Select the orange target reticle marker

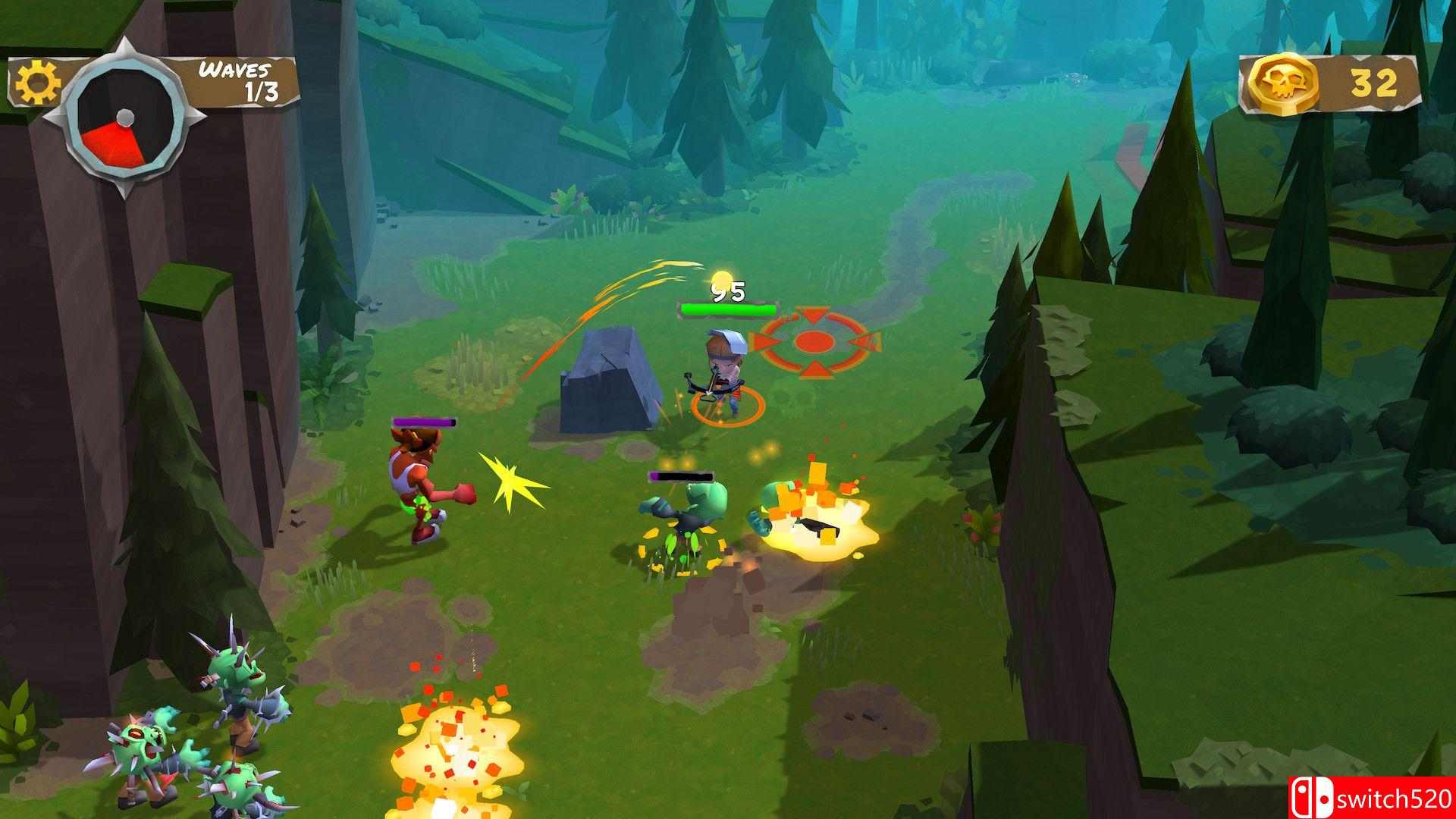[x=814, y=341]
